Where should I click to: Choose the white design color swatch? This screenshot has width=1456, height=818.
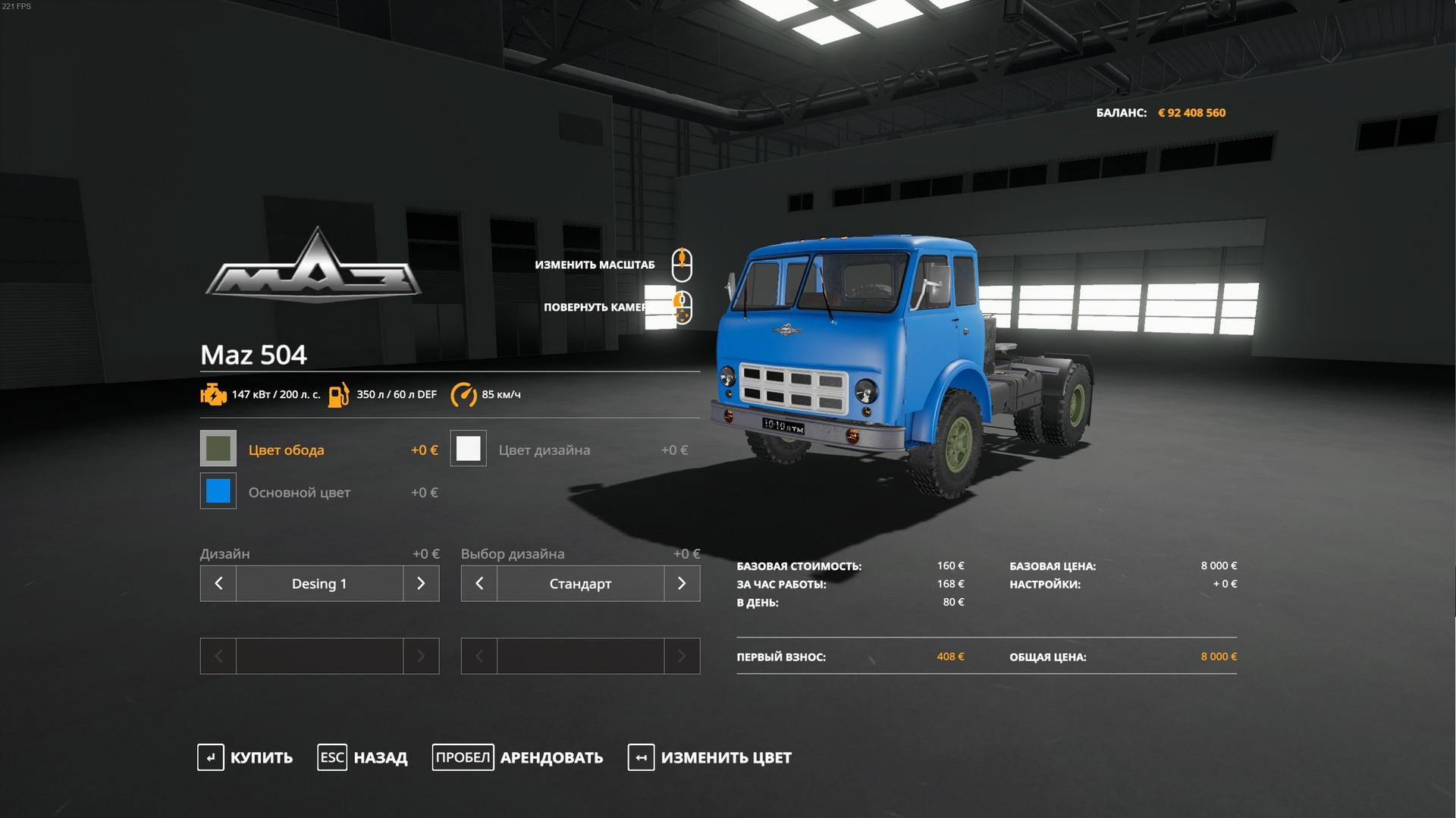click(x=469, y=449)
